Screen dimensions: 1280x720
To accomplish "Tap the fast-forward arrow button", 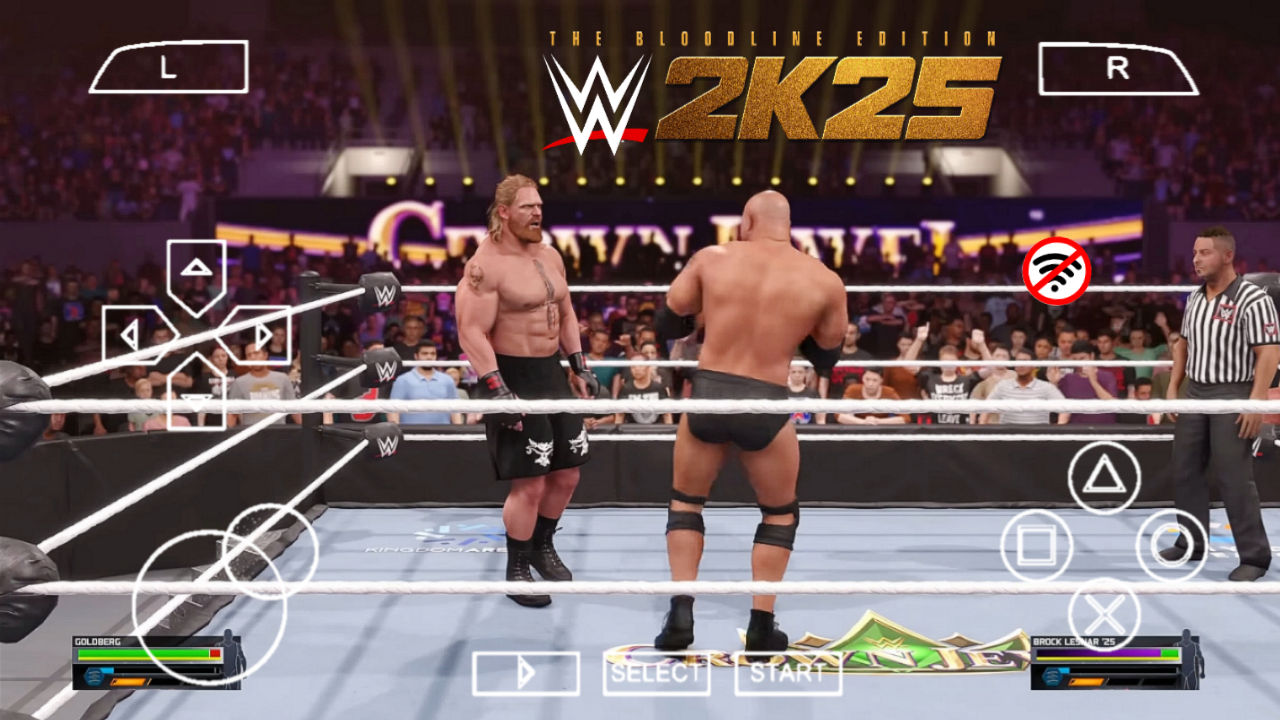I will pos(525,673).
